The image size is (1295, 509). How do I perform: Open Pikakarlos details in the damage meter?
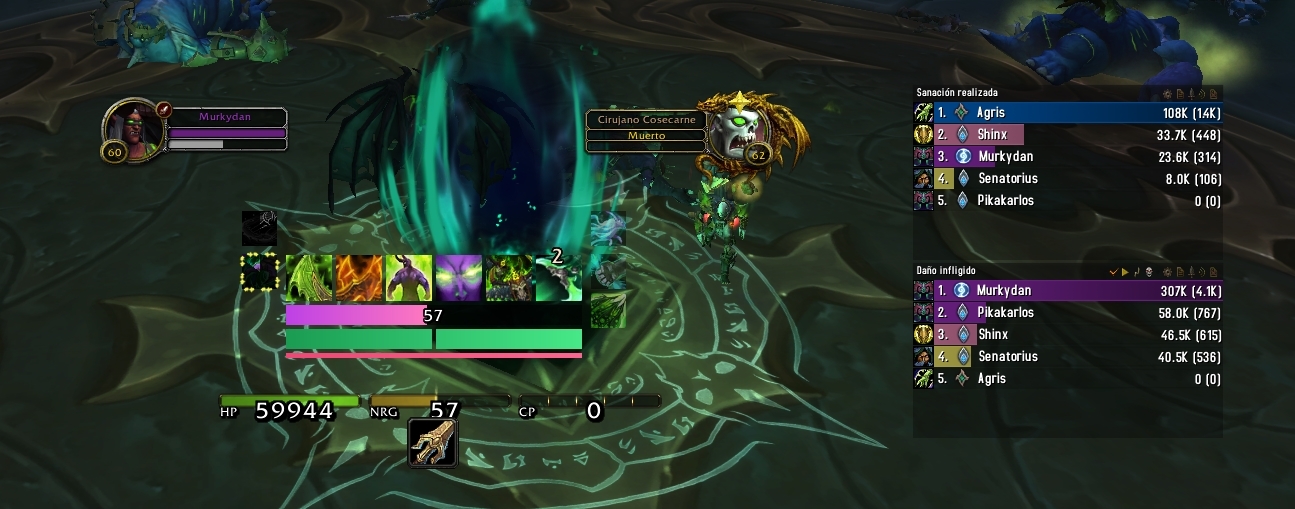tap(1068, 313)
